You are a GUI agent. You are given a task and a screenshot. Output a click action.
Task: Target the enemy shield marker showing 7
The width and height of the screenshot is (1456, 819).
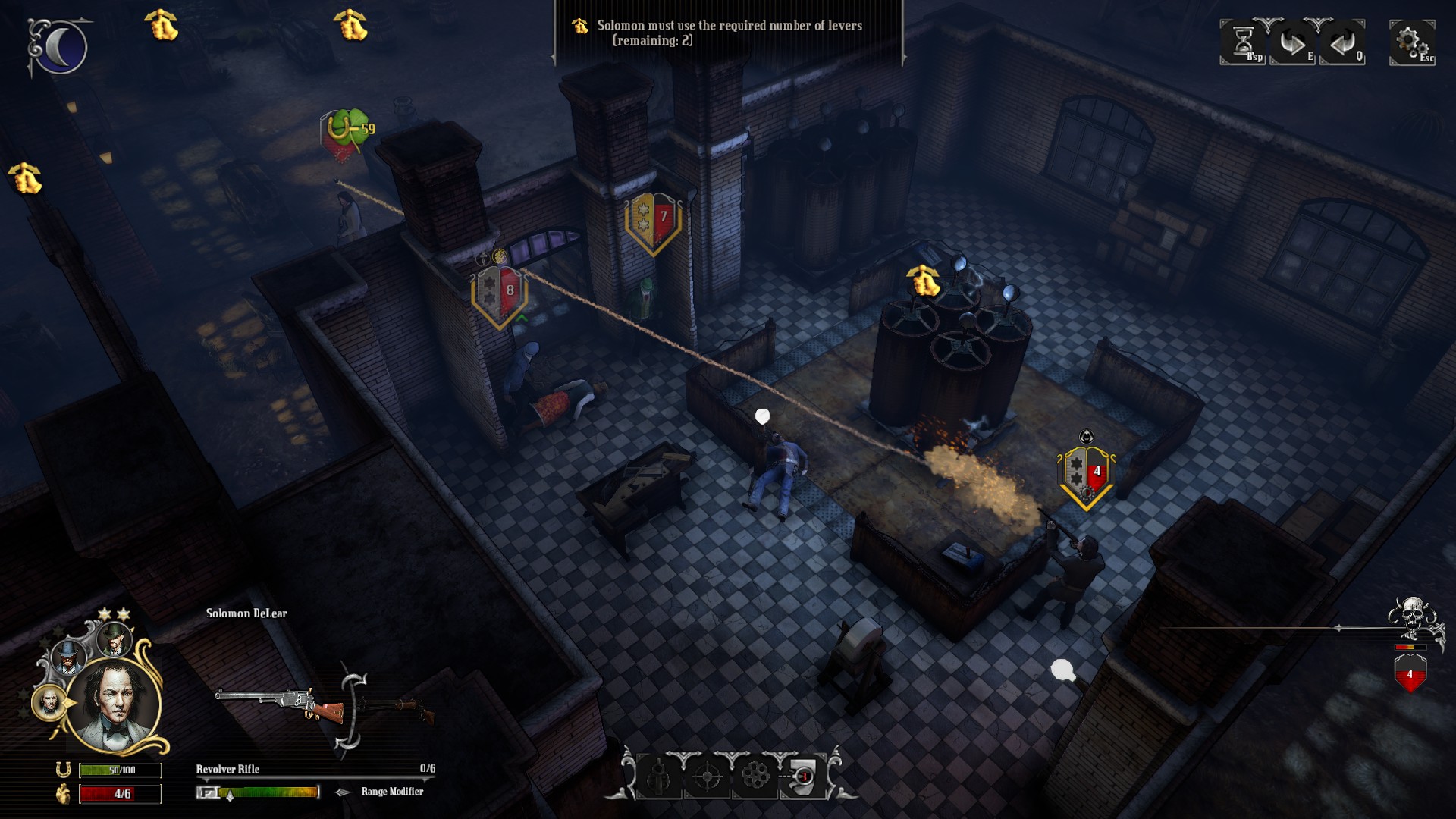pyautogui.click(x=653, y=221)
